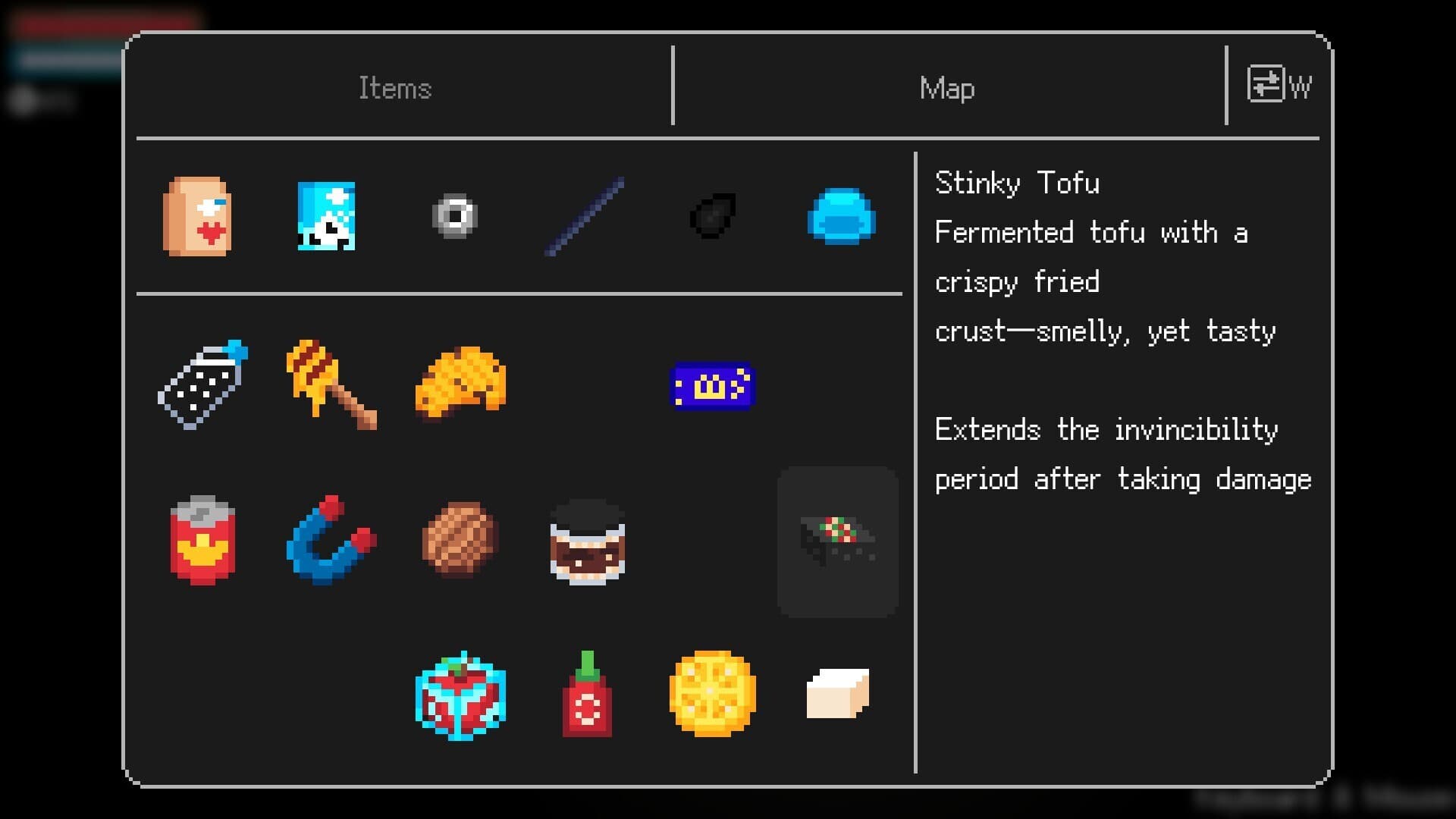Click the ice pack card icon

(x=326, y=218)
